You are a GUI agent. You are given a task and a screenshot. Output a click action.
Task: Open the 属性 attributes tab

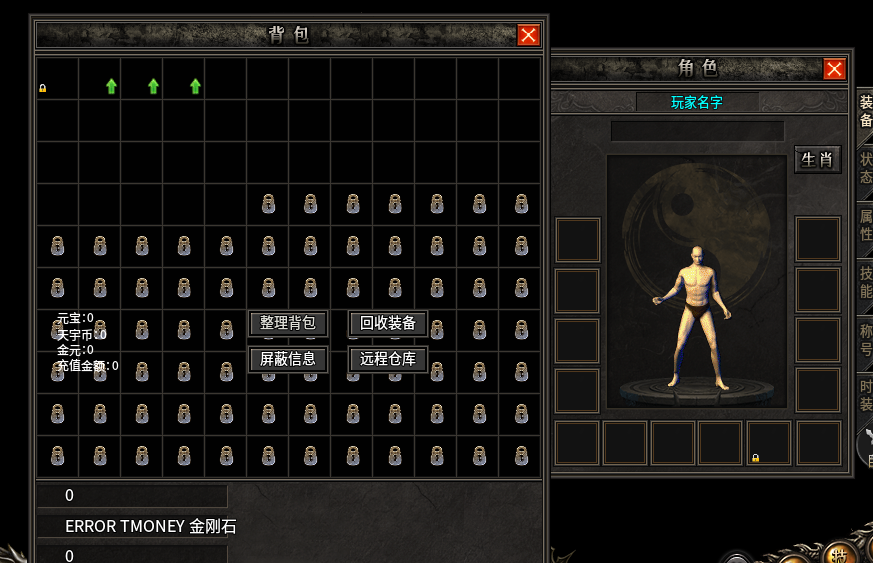point(865,225)
